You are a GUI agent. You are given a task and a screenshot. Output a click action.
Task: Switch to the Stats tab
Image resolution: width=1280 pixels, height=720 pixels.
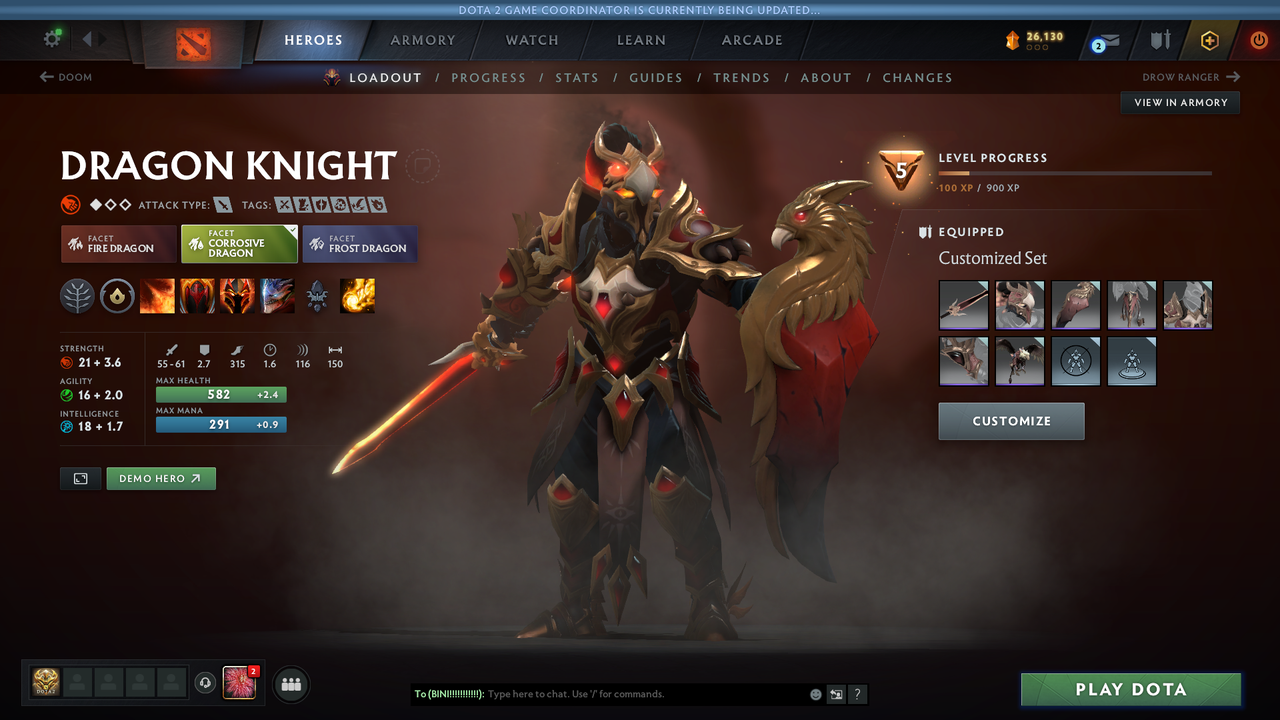click(x=577, y=77)
